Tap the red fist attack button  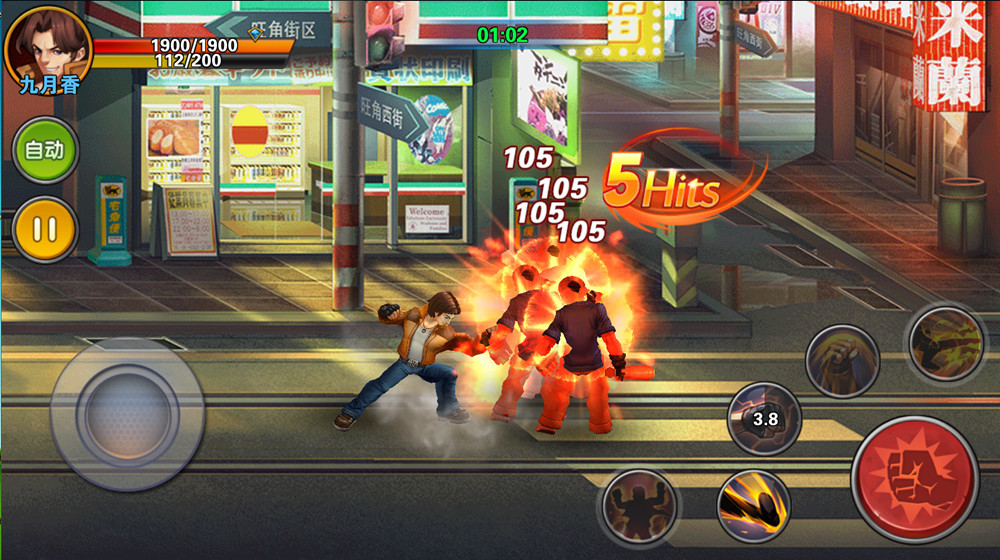tap(914, 479)
